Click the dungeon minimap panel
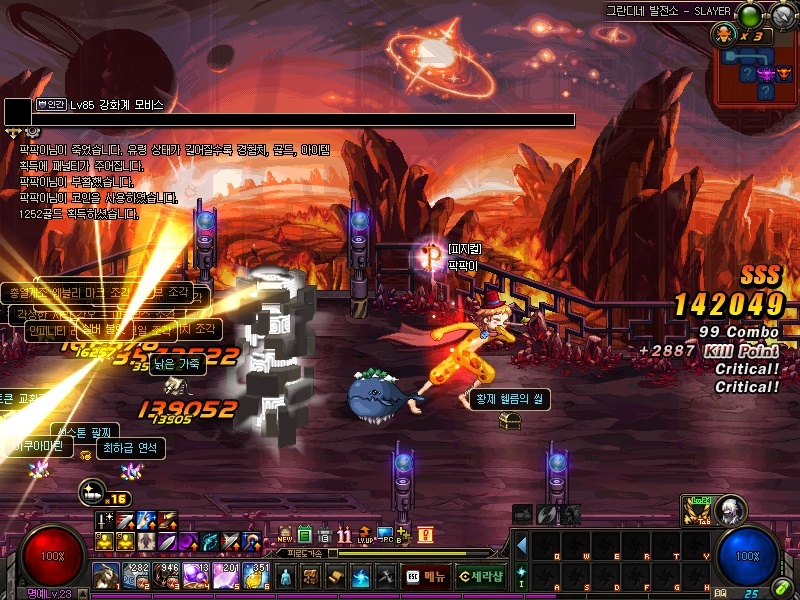Viewport: 800px width, 600px height. coord(755,72)
